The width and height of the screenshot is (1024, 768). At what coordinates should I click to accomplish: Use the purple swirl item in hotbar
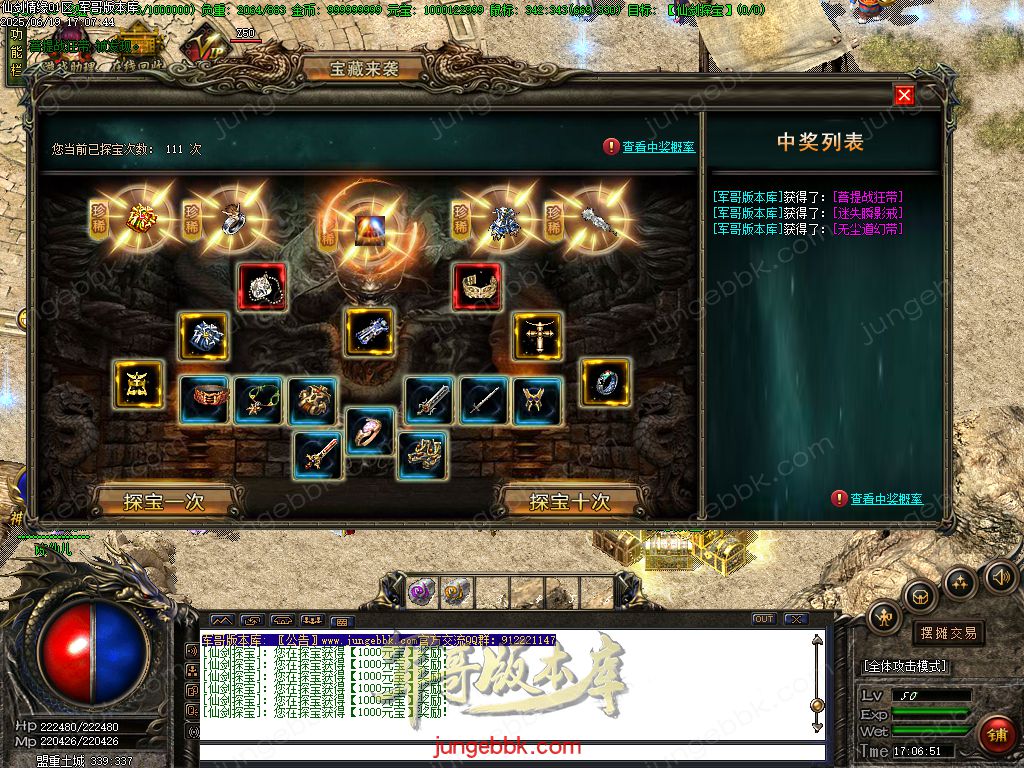420,593
